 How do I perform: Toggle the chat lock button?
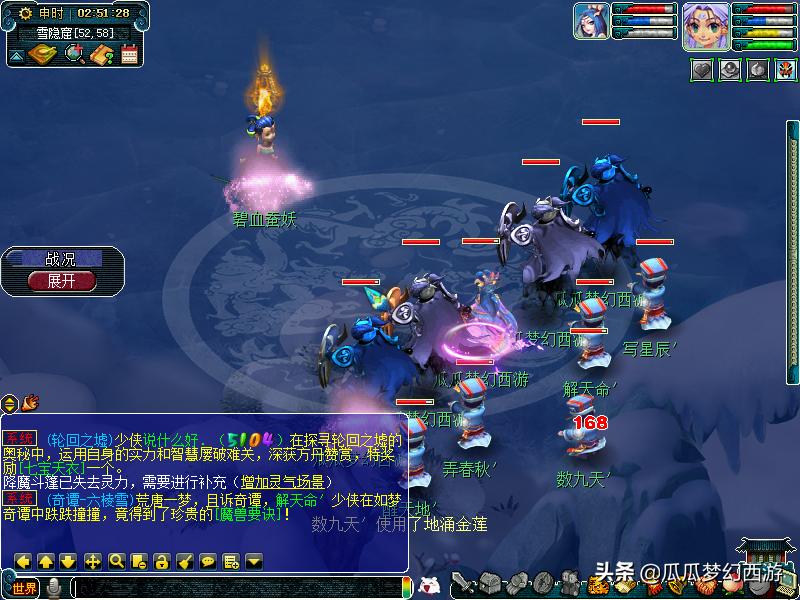coord(161,561)
